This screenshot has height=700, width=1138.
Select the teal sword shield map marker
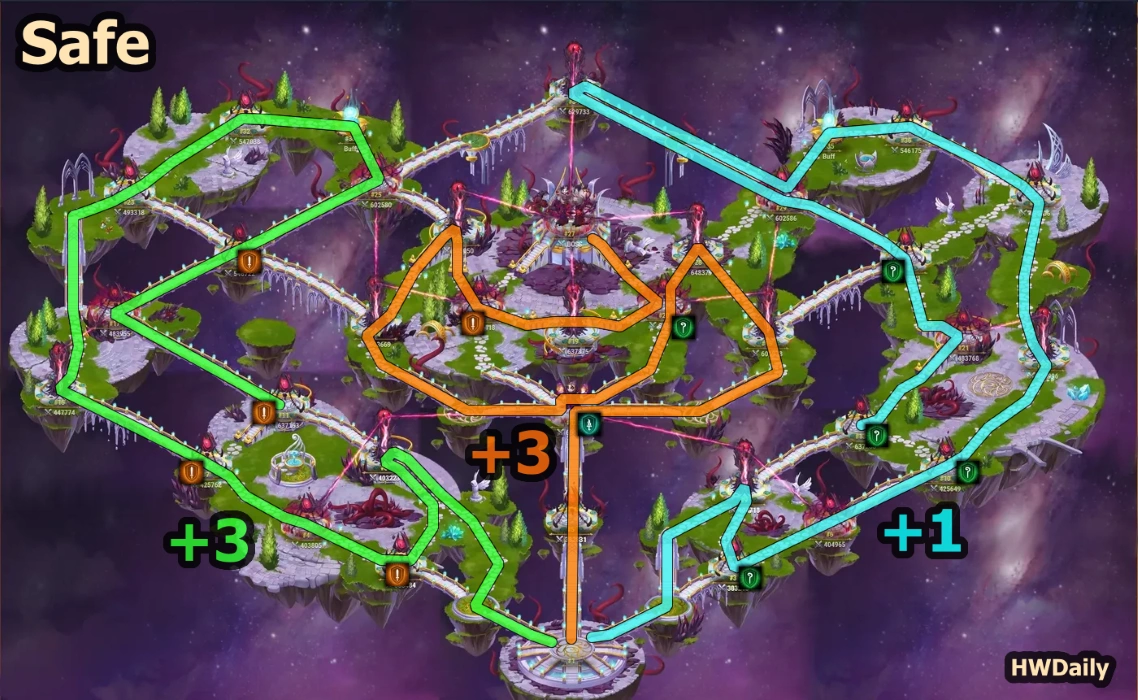590,424
